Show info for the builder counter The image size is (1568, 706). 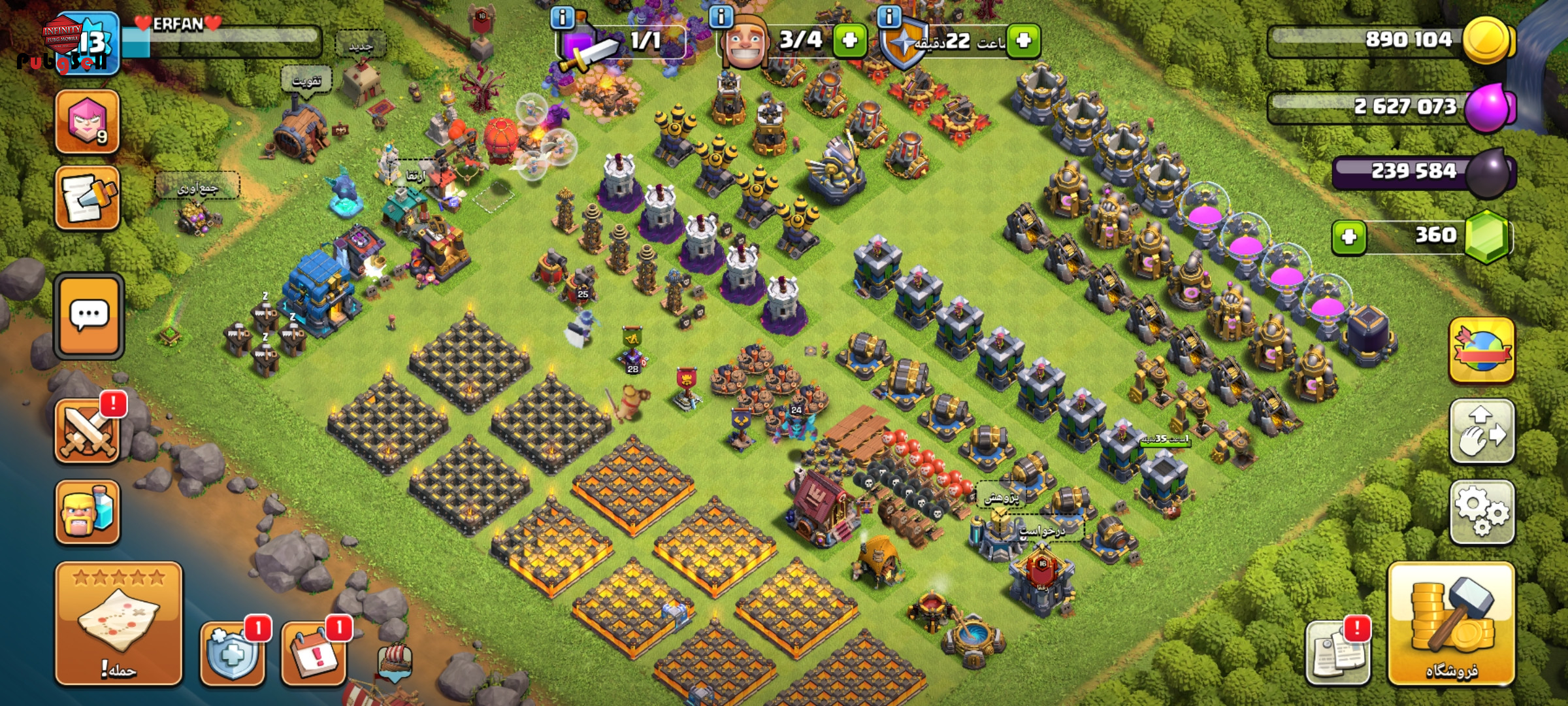tap(721, 18)
